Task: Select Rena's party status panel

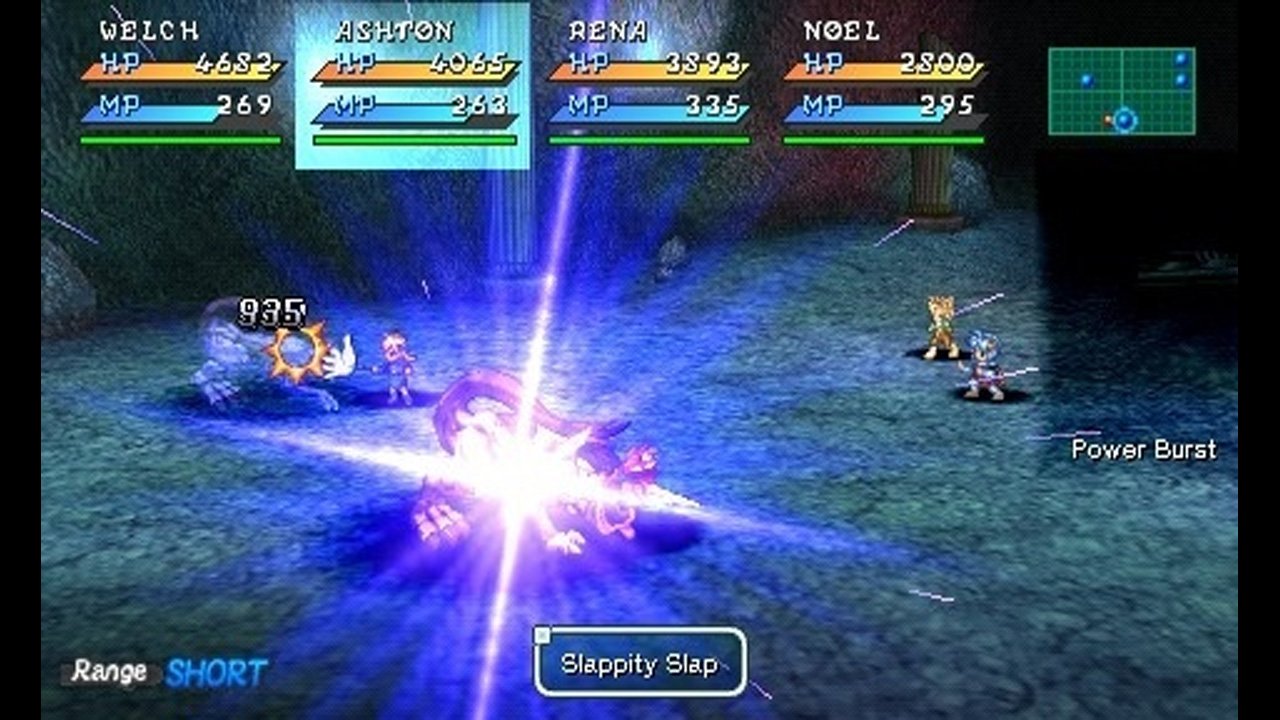Action: pos(649,85)
